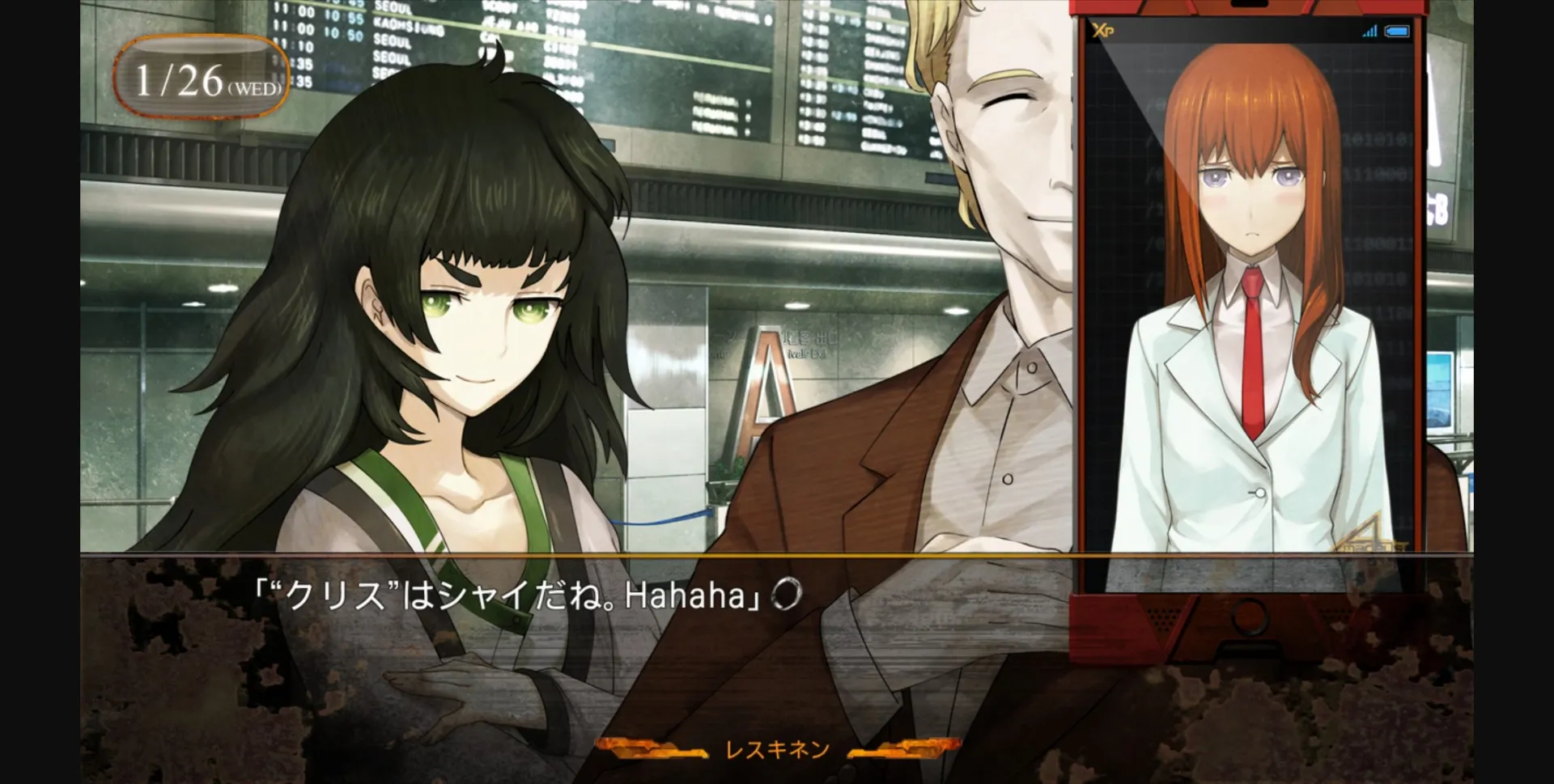
Task: Click the XP logo on the phone screen
Action: point(1102,31)
